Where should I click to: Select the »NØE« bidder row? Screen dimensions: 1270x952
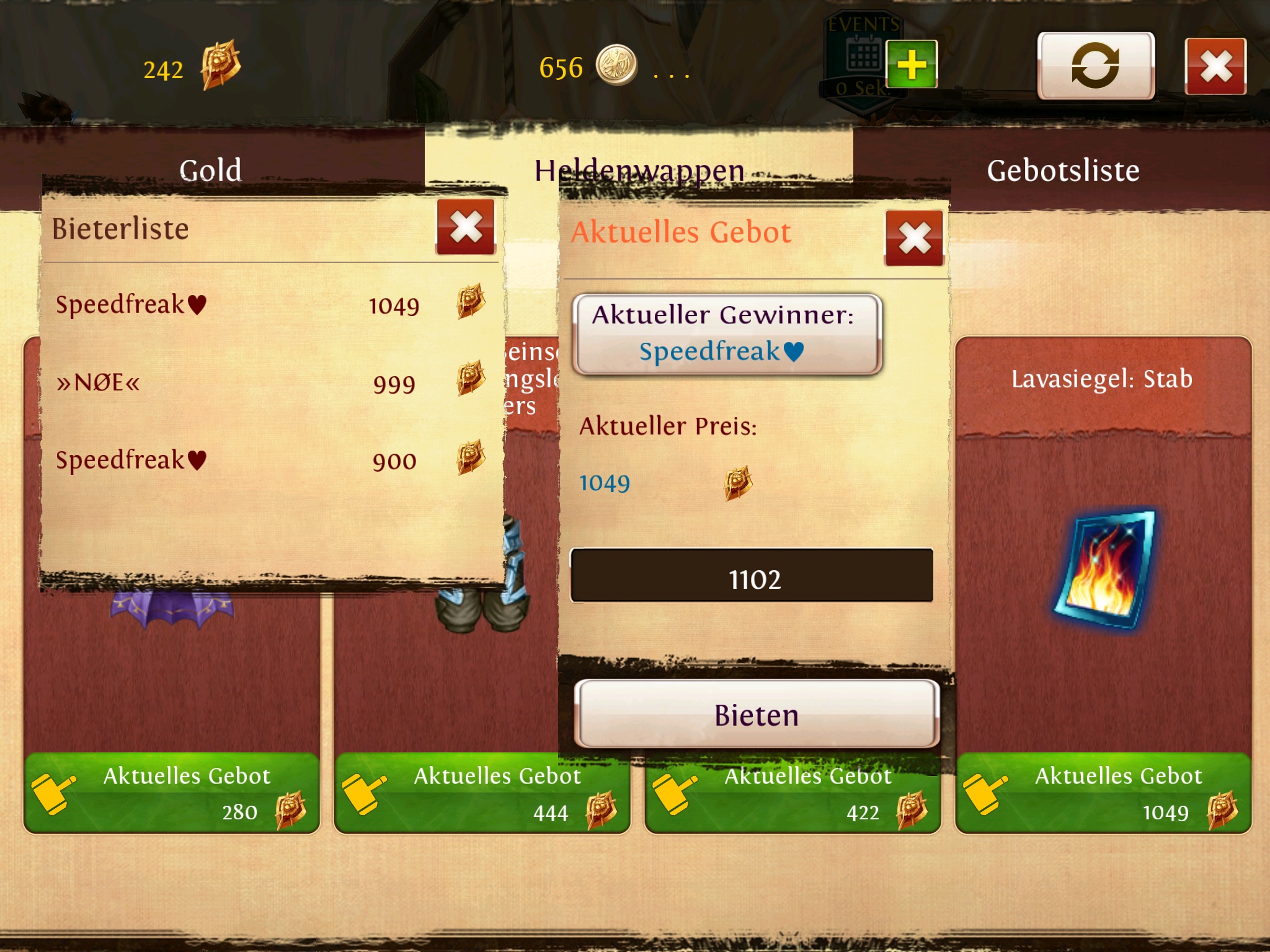[270, 382]
